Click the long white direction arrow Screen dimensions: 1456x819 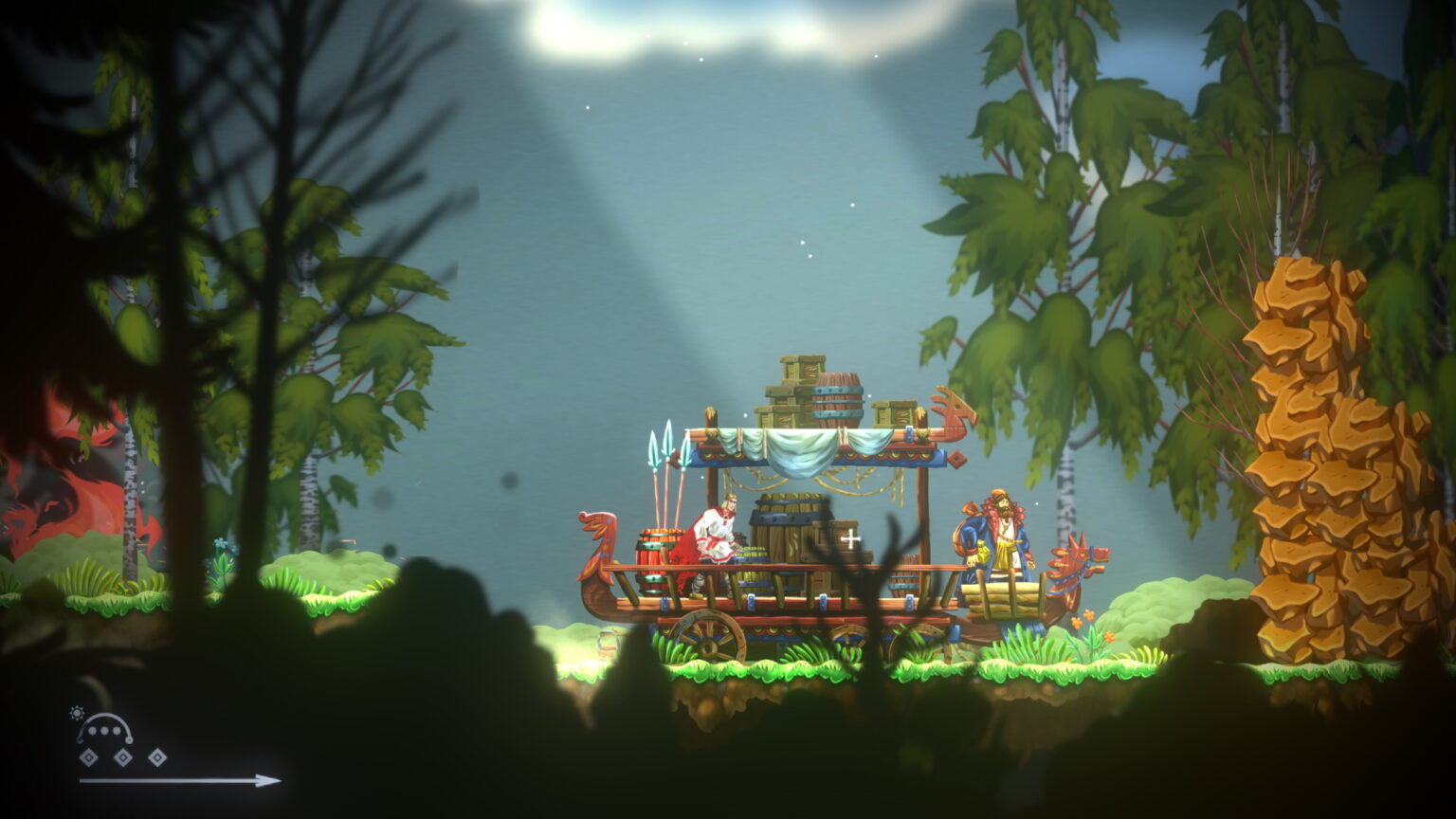click(x=180, y=781)
